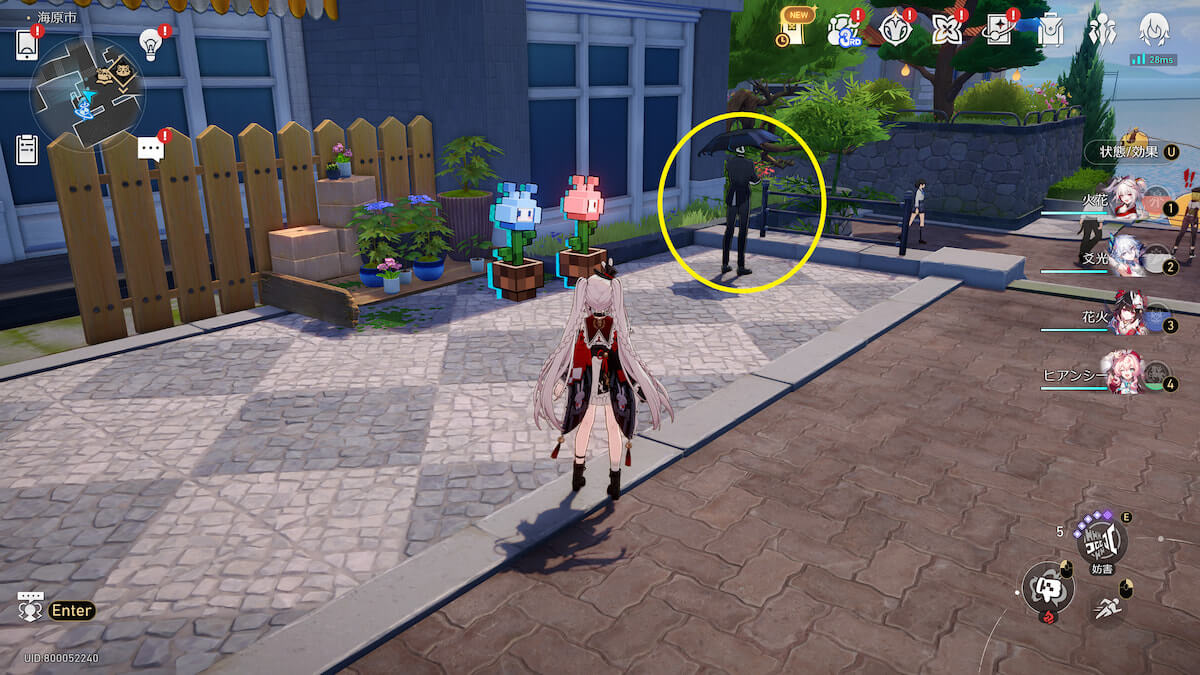Screen dimensions: 1200x675
Task: Open the 3rd anniversary event icon
Action: click(x=842, y=31)
